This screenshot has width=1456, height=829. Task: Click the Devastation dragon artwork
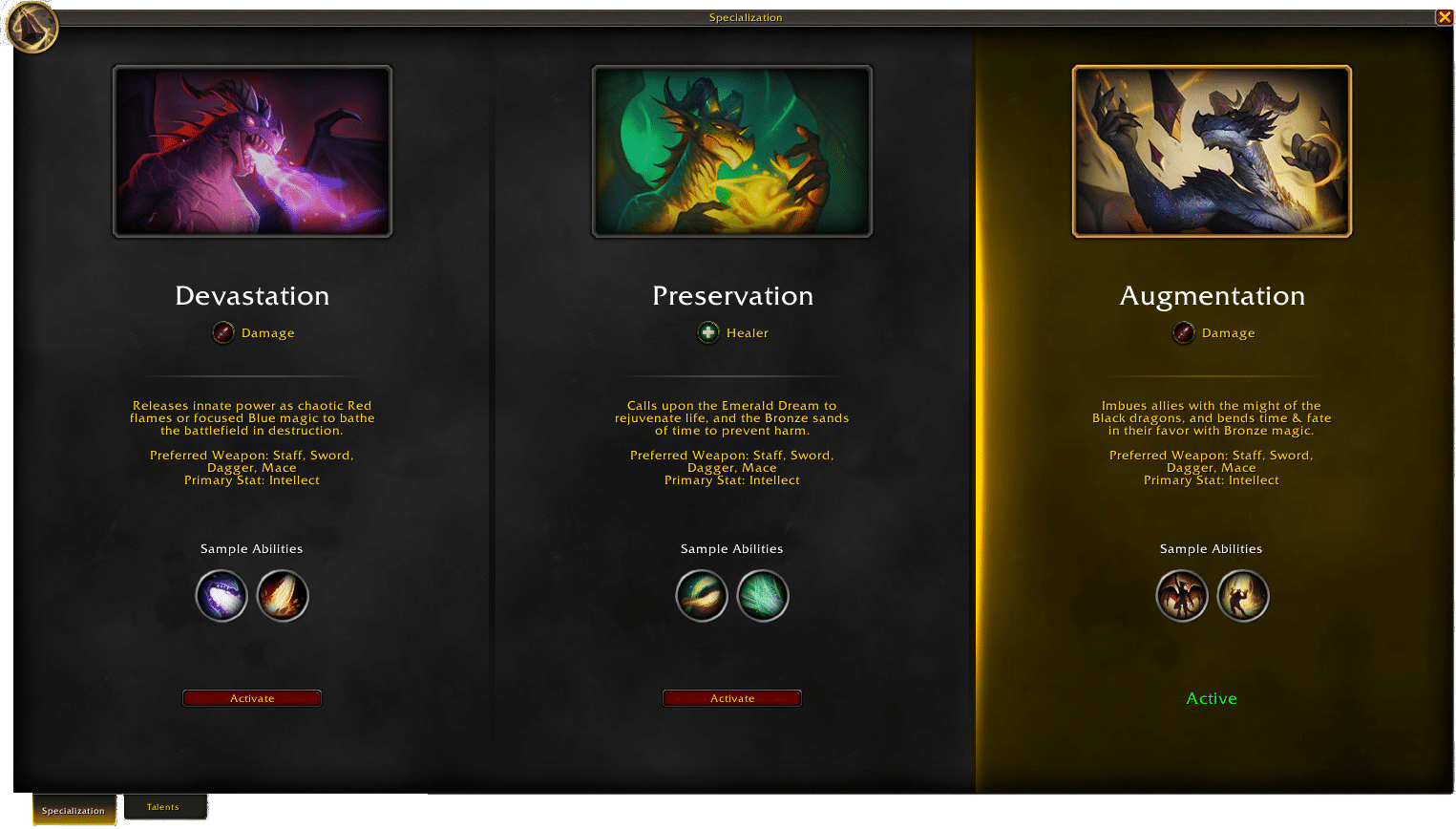(x=252, y=151)
